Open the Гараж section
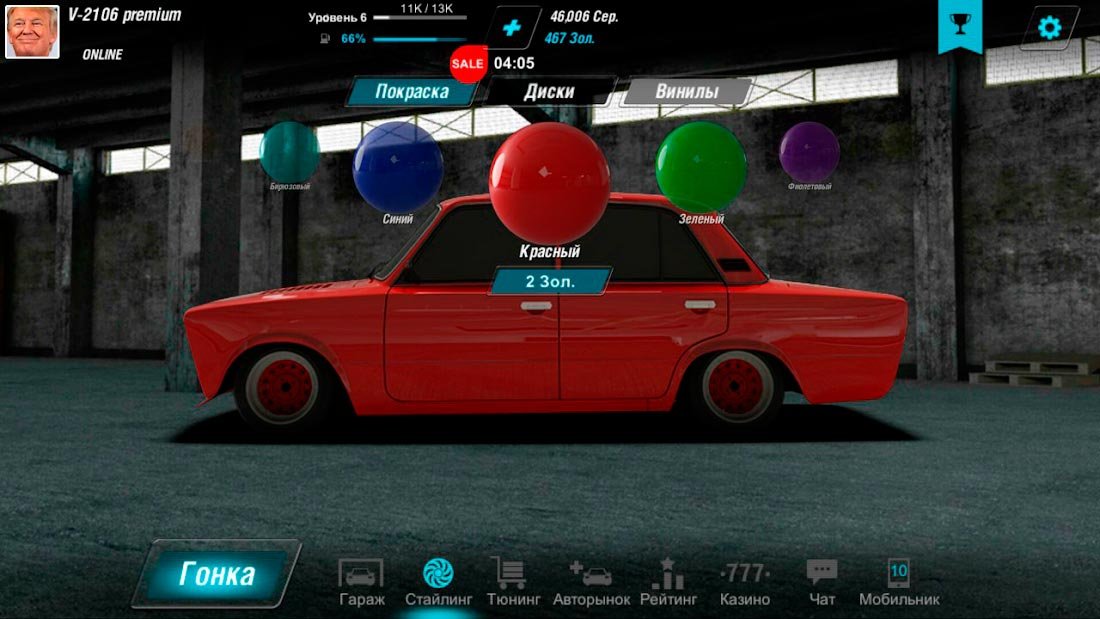 361,583
